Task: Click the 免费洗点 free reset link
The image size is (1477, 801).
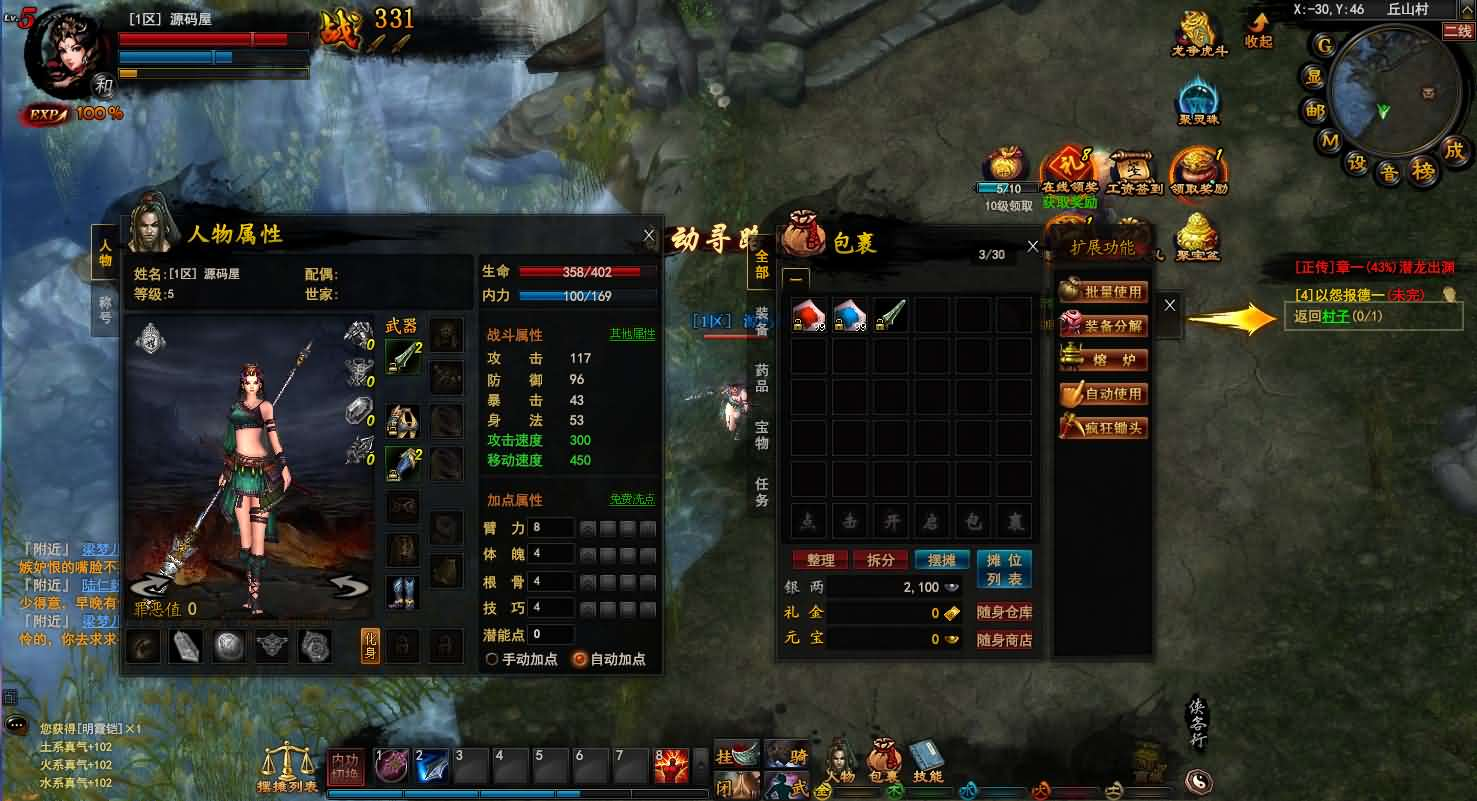Action: (x=632, y=499)
